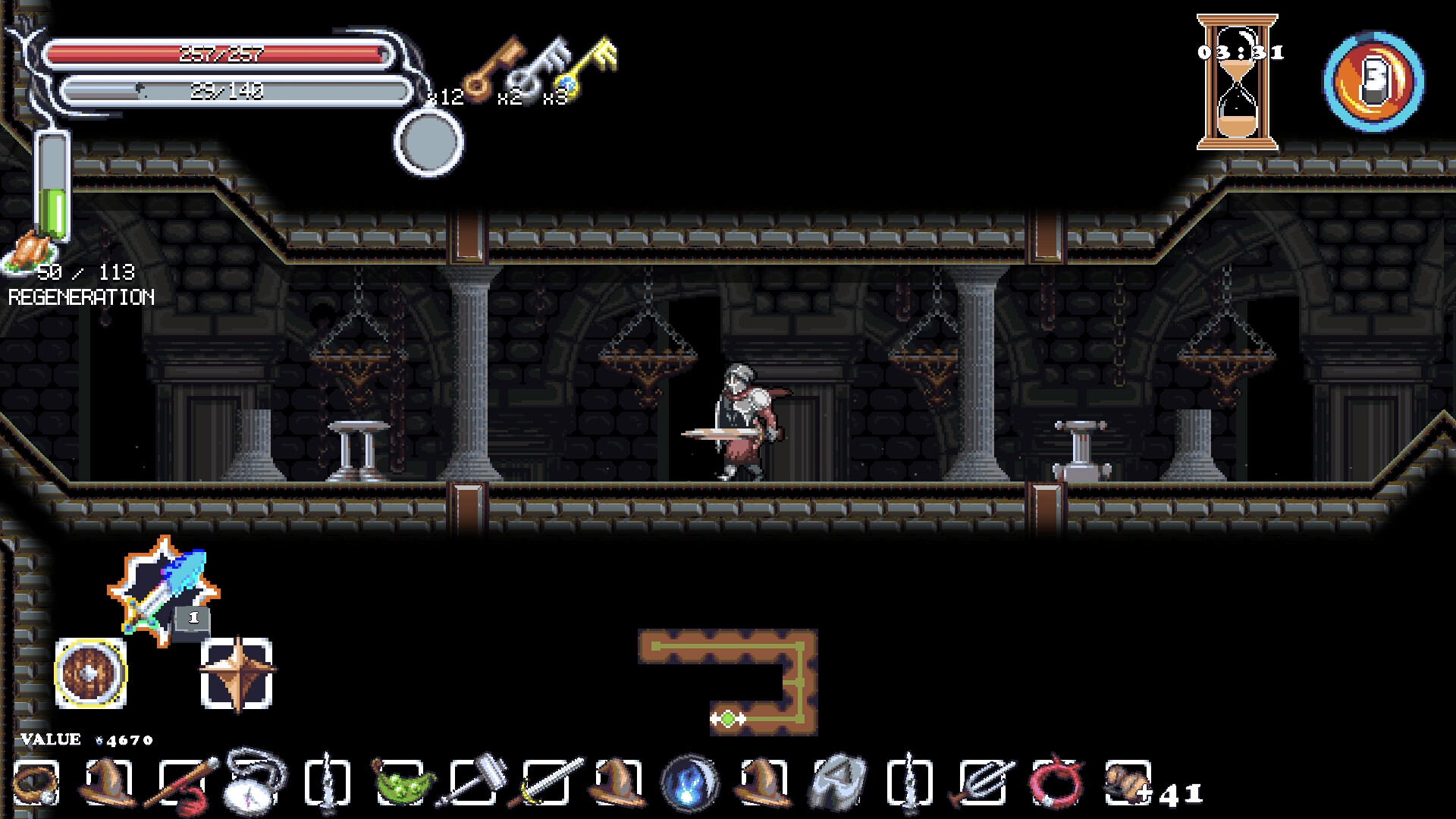Click the VALUE 4670 gold counter
The height and width of the screenshot is (819, 1456).
click(83, 738)
